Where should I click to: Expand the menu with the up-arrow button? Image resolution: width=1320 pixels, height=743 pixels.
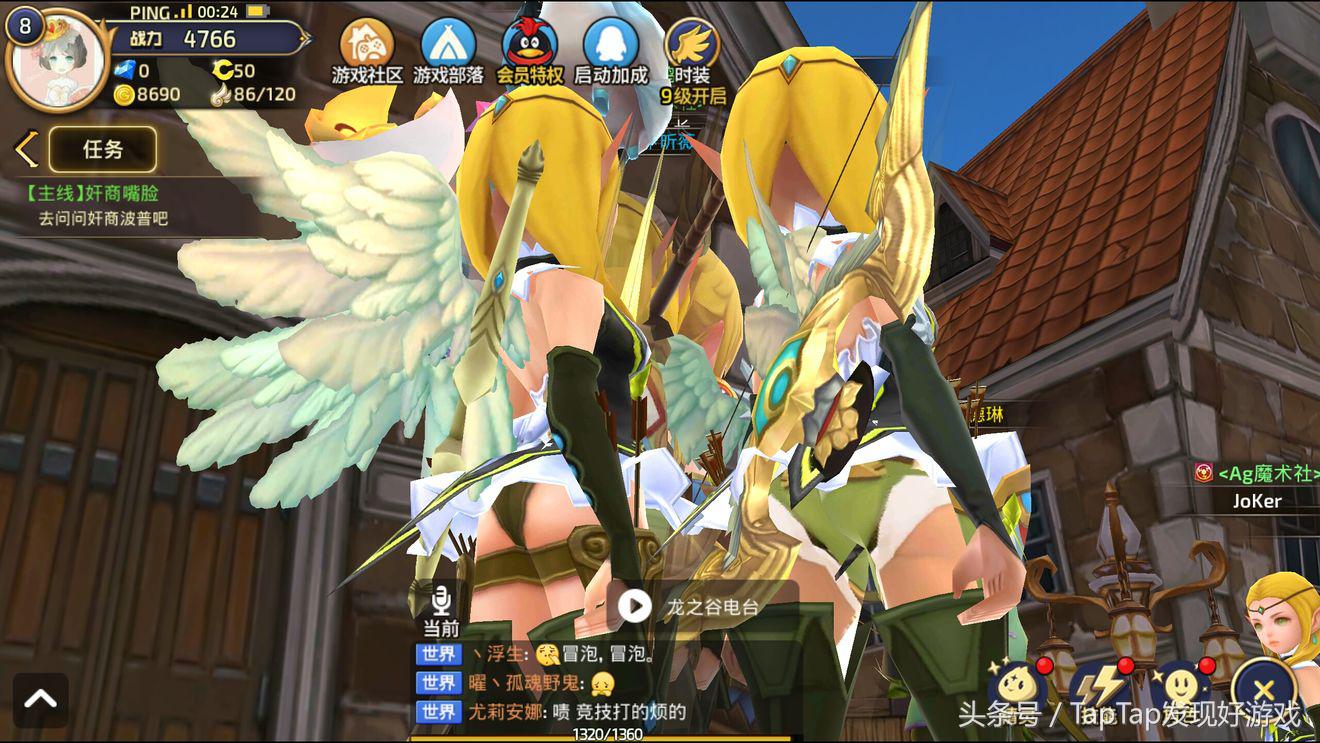(x=41, y=700)
